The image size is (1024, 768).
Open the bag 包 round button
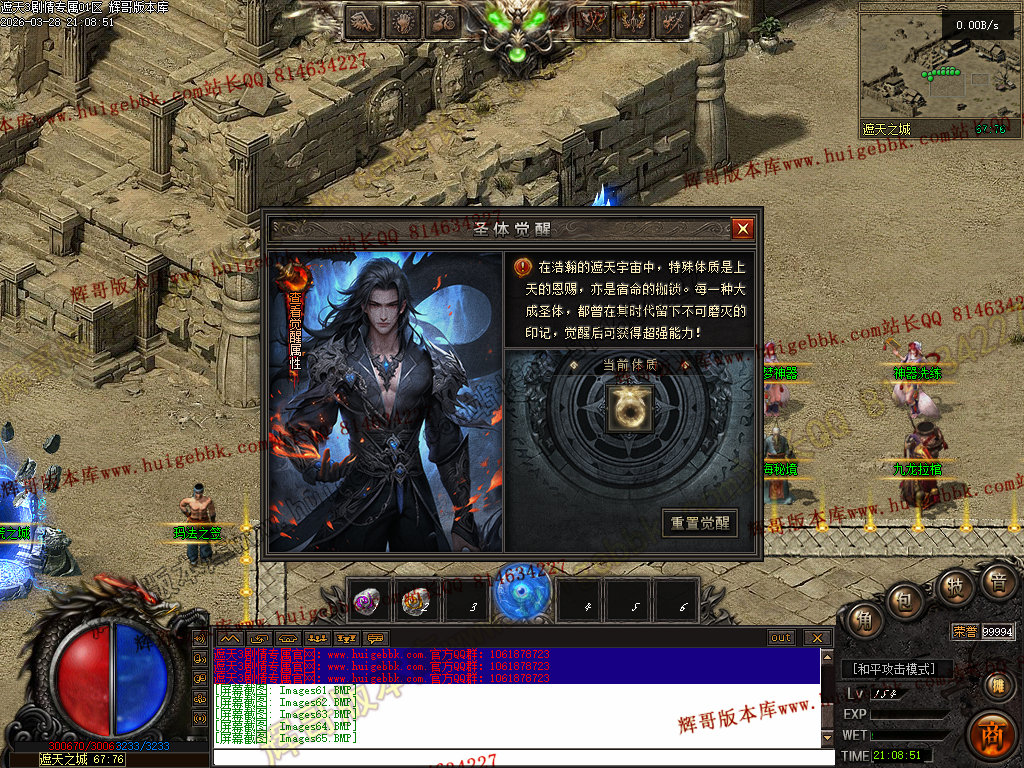pyautogui.click(x=906, y=601)
